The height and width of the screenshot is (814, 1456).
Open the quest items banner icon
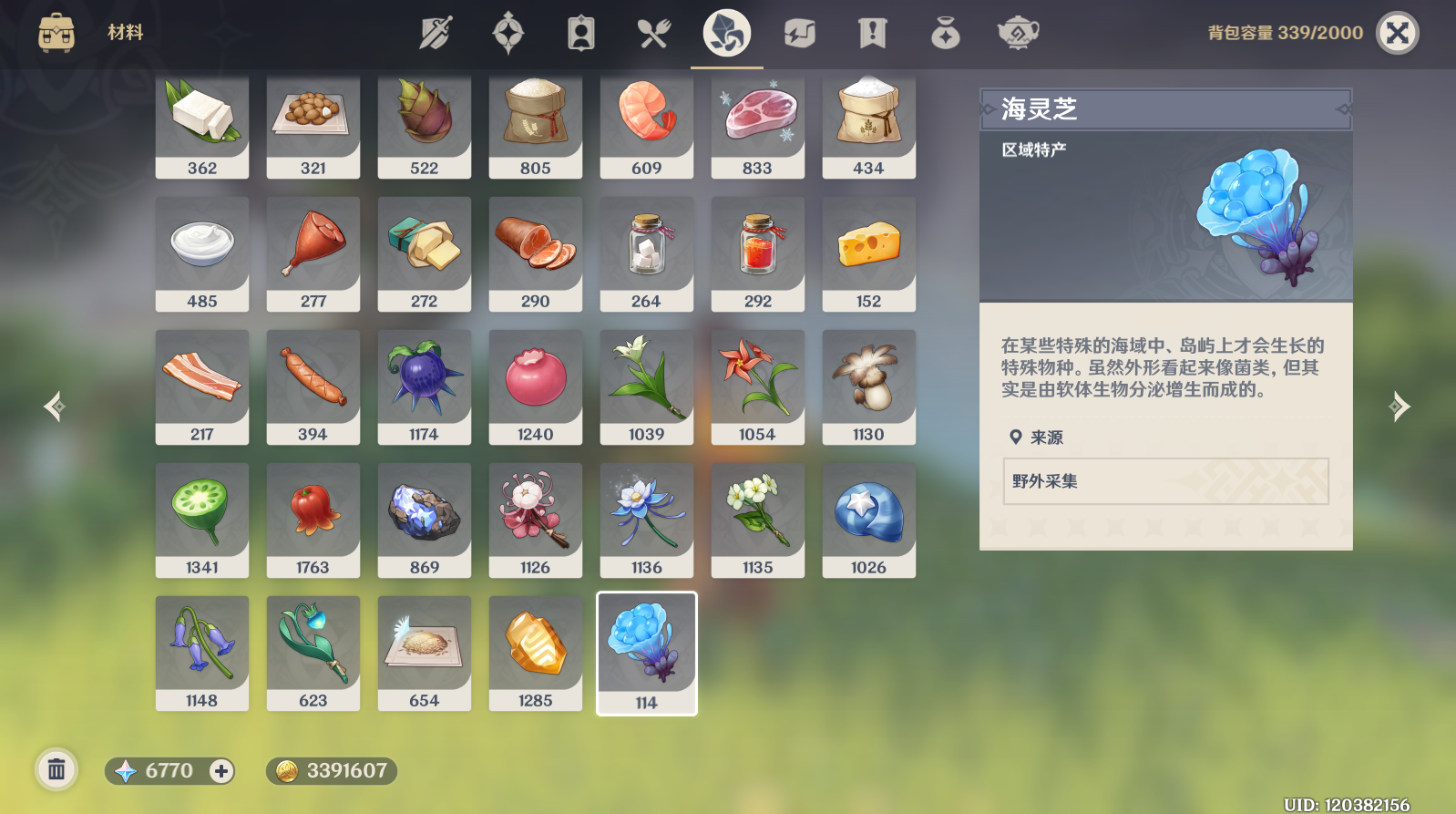(872, 33)
